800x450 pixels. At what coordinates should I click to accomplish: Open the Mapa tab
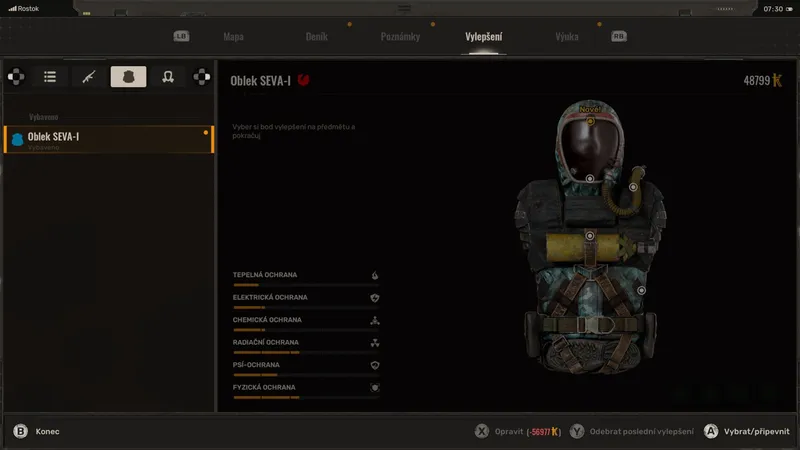pyautogui.click(x=233, y=37)
